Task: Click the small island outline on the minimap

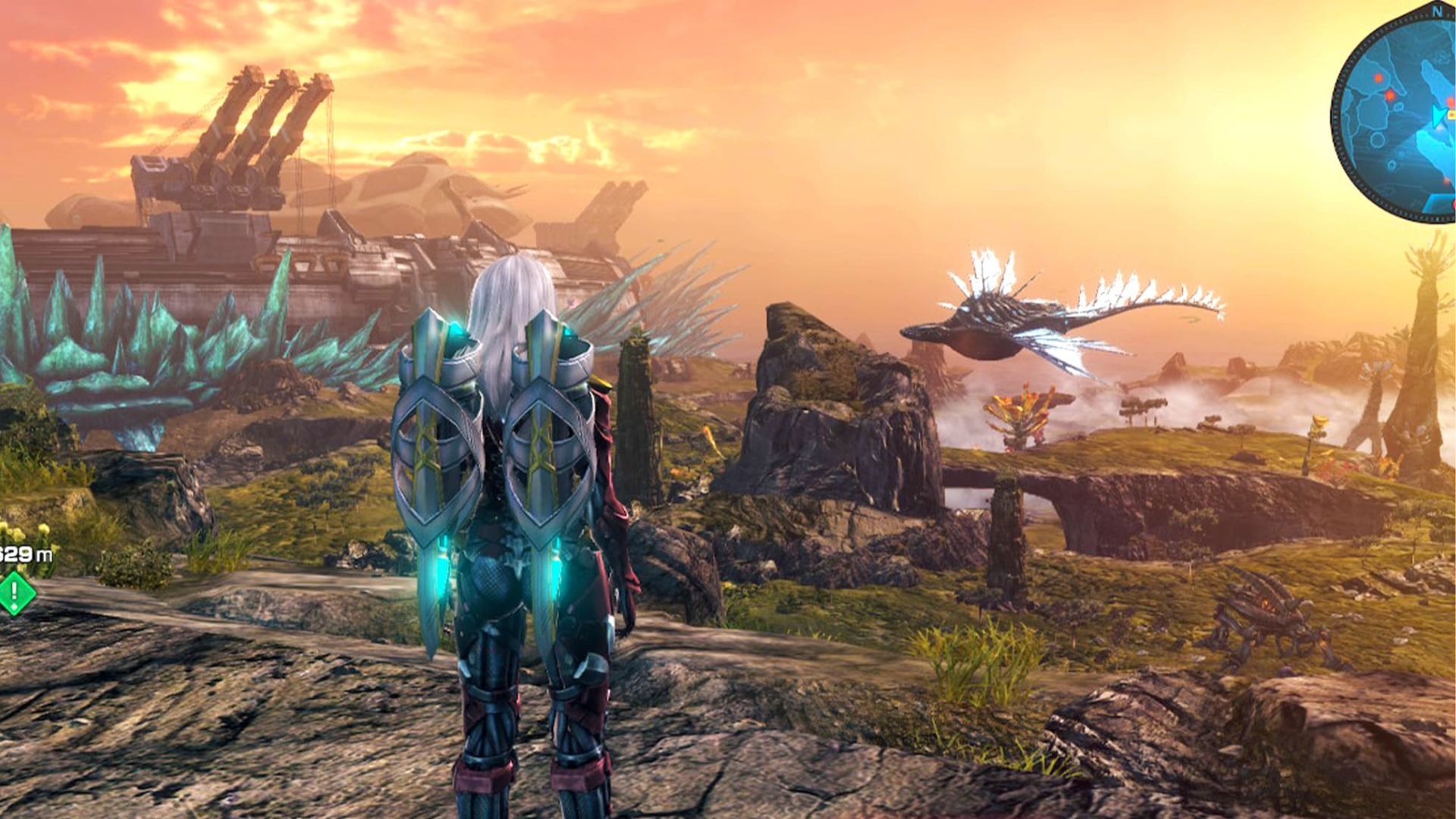Action: [x=1376, y=141]
